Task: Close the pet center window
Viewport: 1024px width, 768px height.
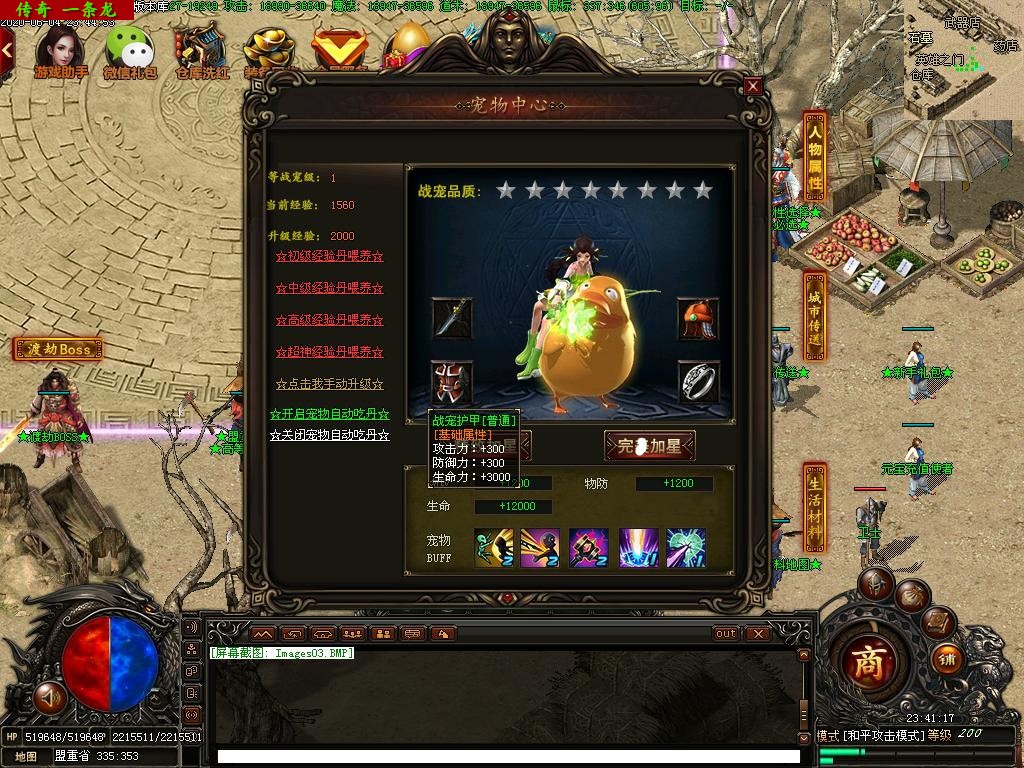Action: (x=753, y=87)
